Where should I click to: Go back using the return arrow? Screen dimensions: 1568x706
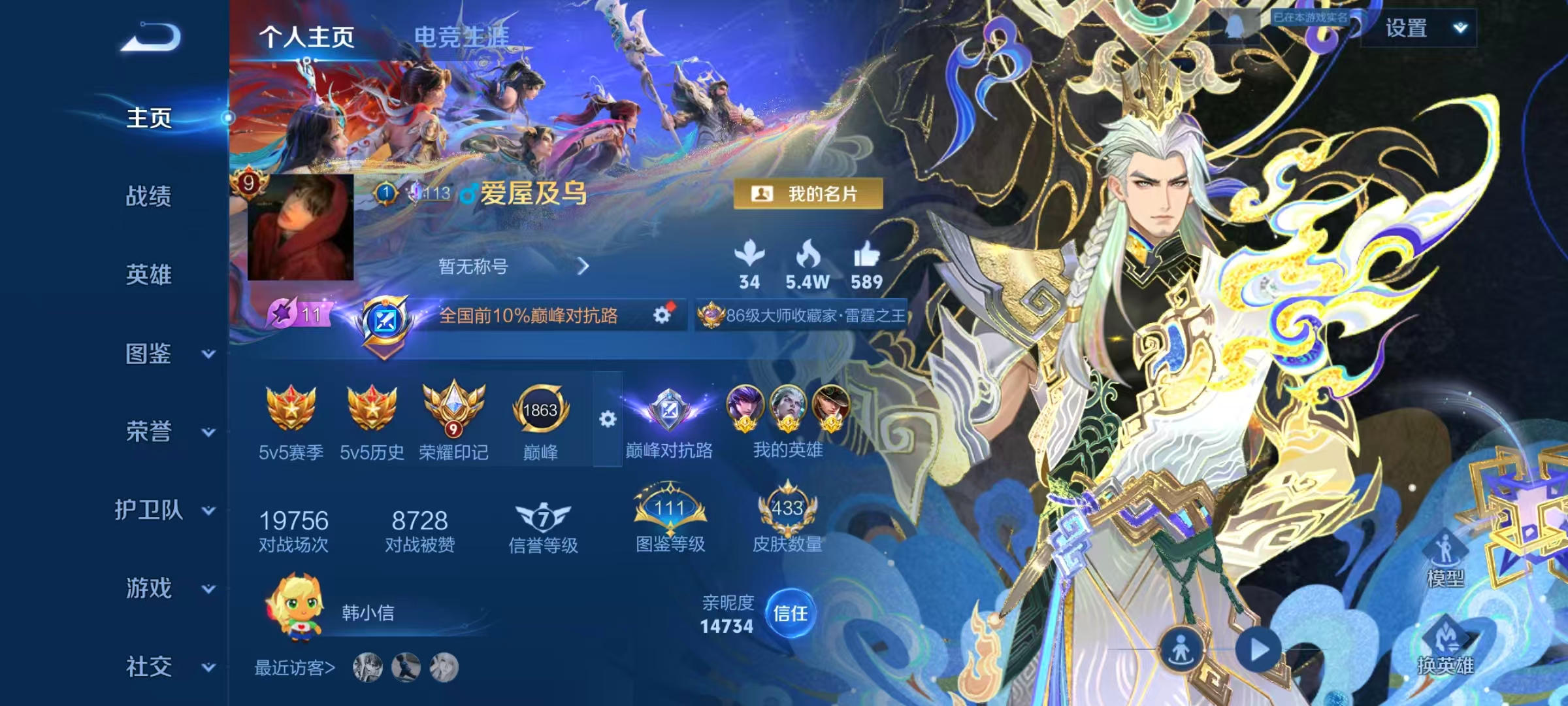click(151, 37)
